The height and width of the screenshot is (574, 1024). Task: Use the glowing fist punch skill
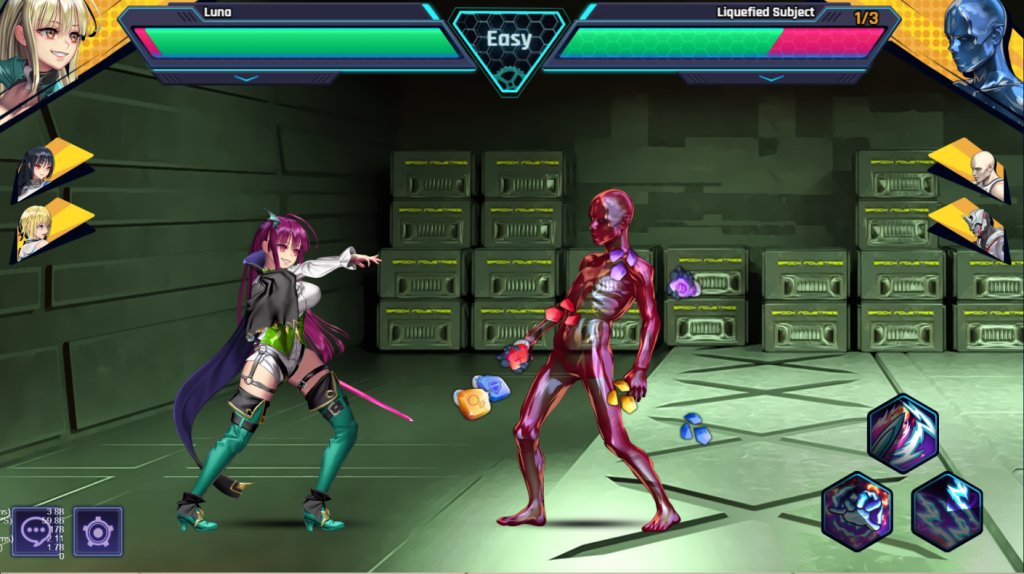(x=856, y=511)
